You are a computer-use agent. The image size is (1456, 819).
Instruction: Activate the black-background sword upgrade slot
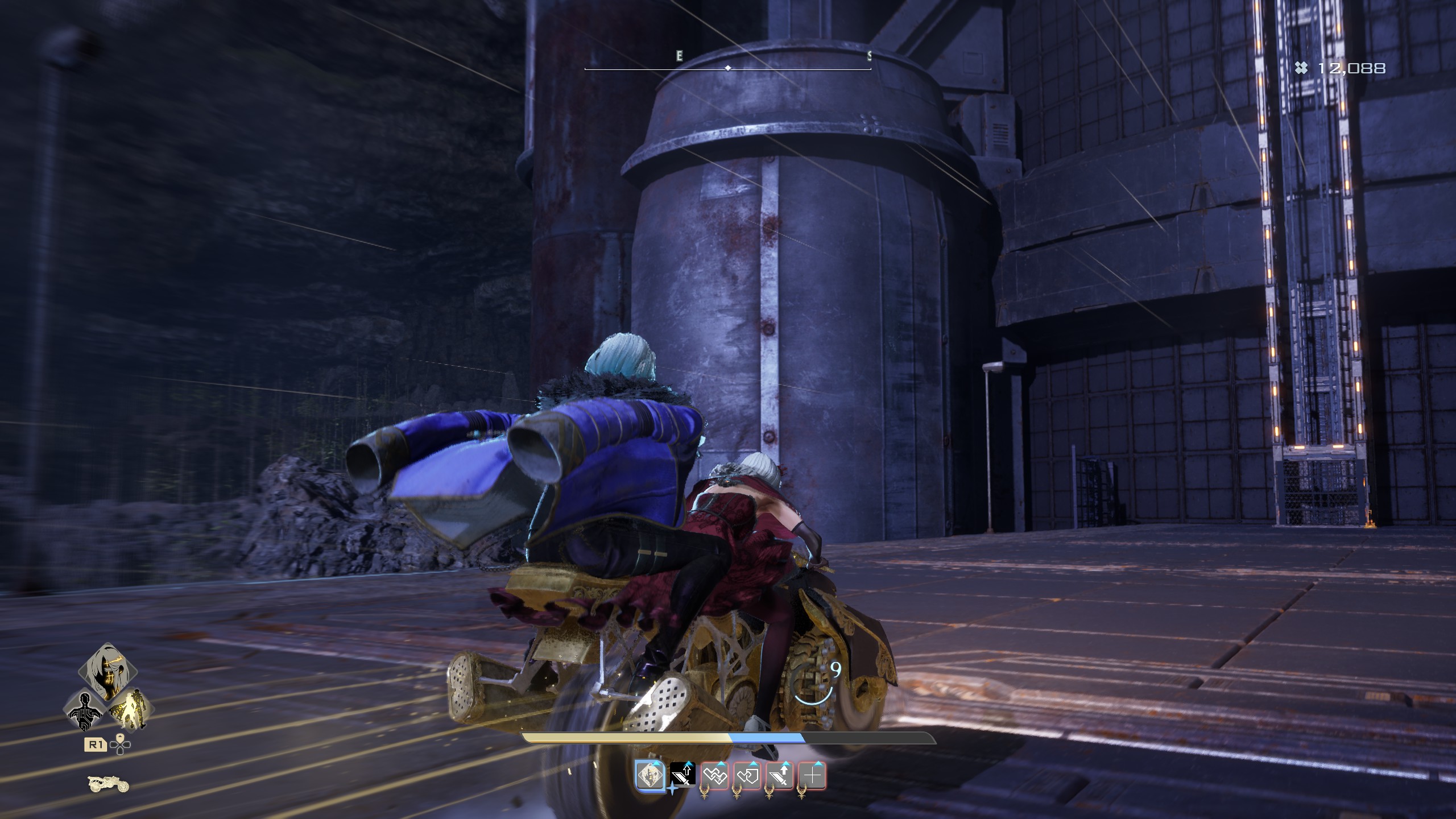tap(682, 775)
